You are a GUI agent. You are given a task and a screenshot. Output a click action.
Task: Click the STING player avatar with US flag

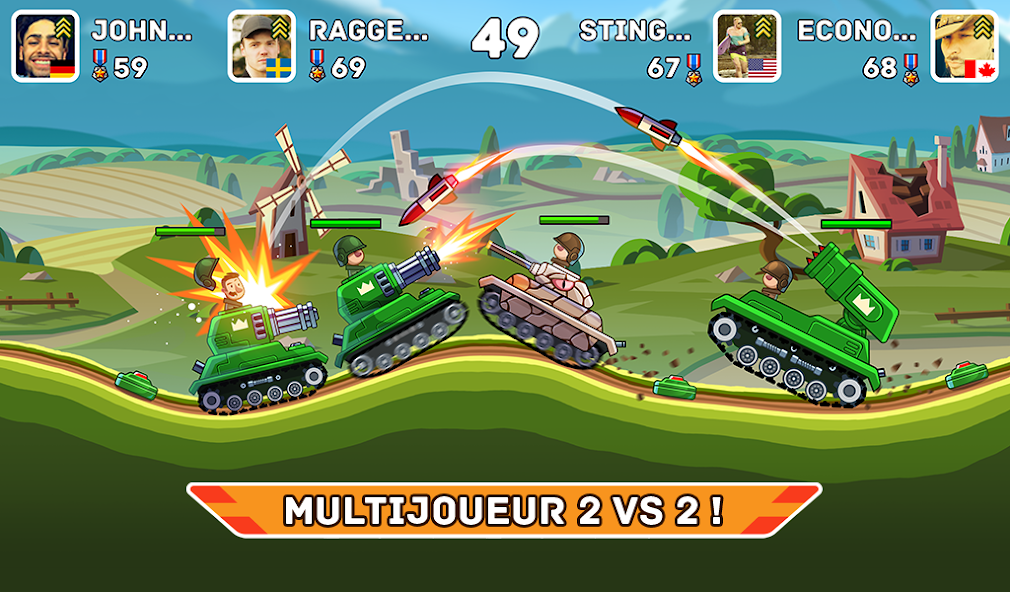point(747,46)
